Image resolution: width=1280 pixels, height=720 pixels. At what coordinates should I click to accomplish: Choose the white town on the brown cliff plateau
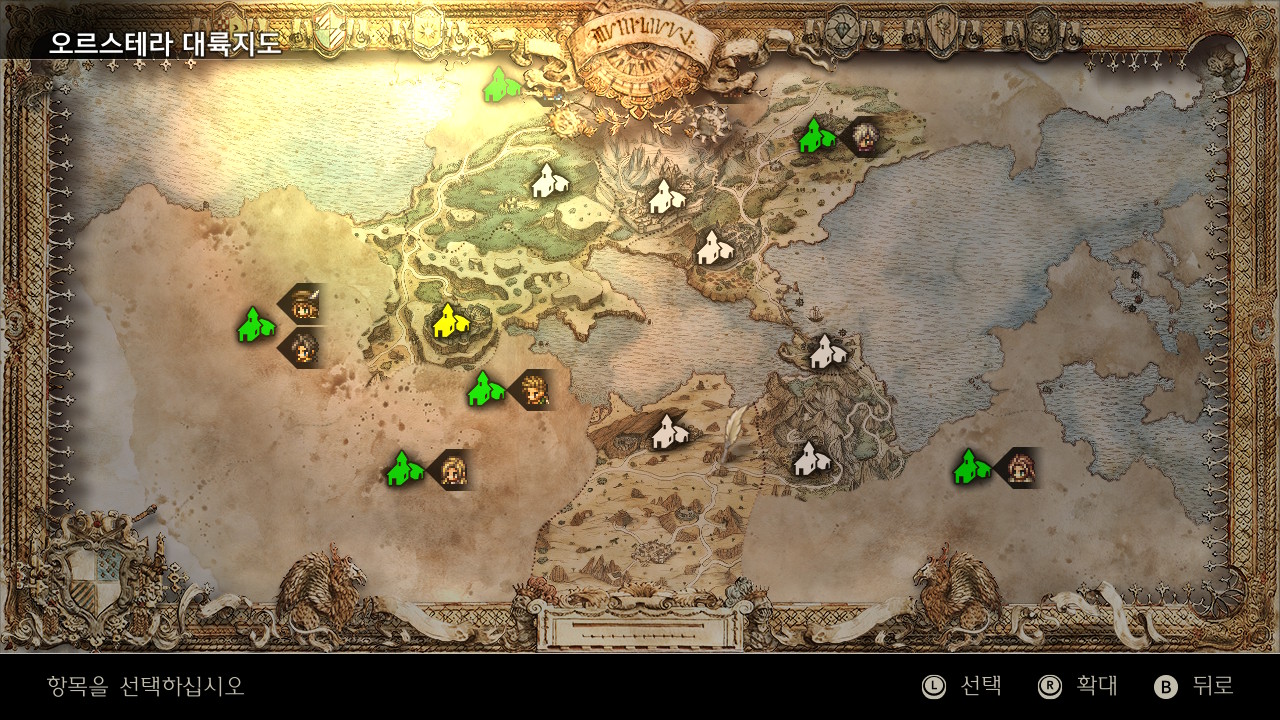[x=667, y=432]
